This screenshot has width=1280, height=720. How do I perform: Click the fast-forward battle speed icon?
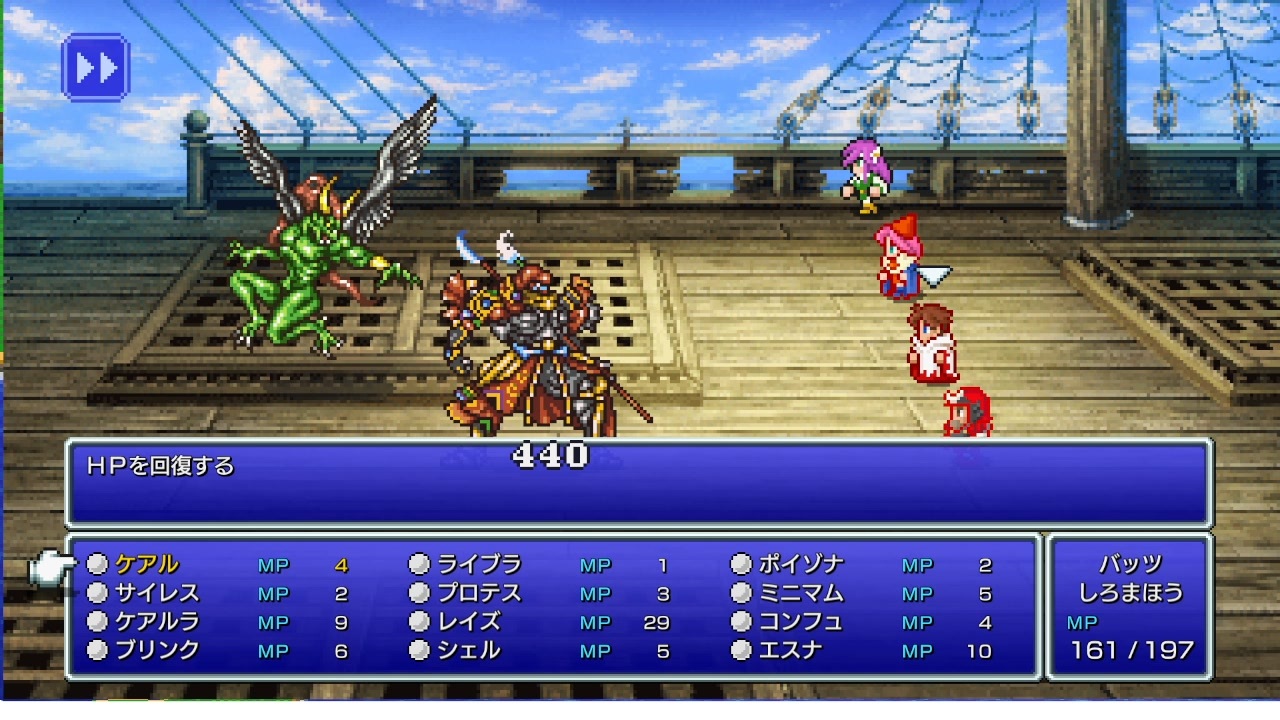[95, 68]
